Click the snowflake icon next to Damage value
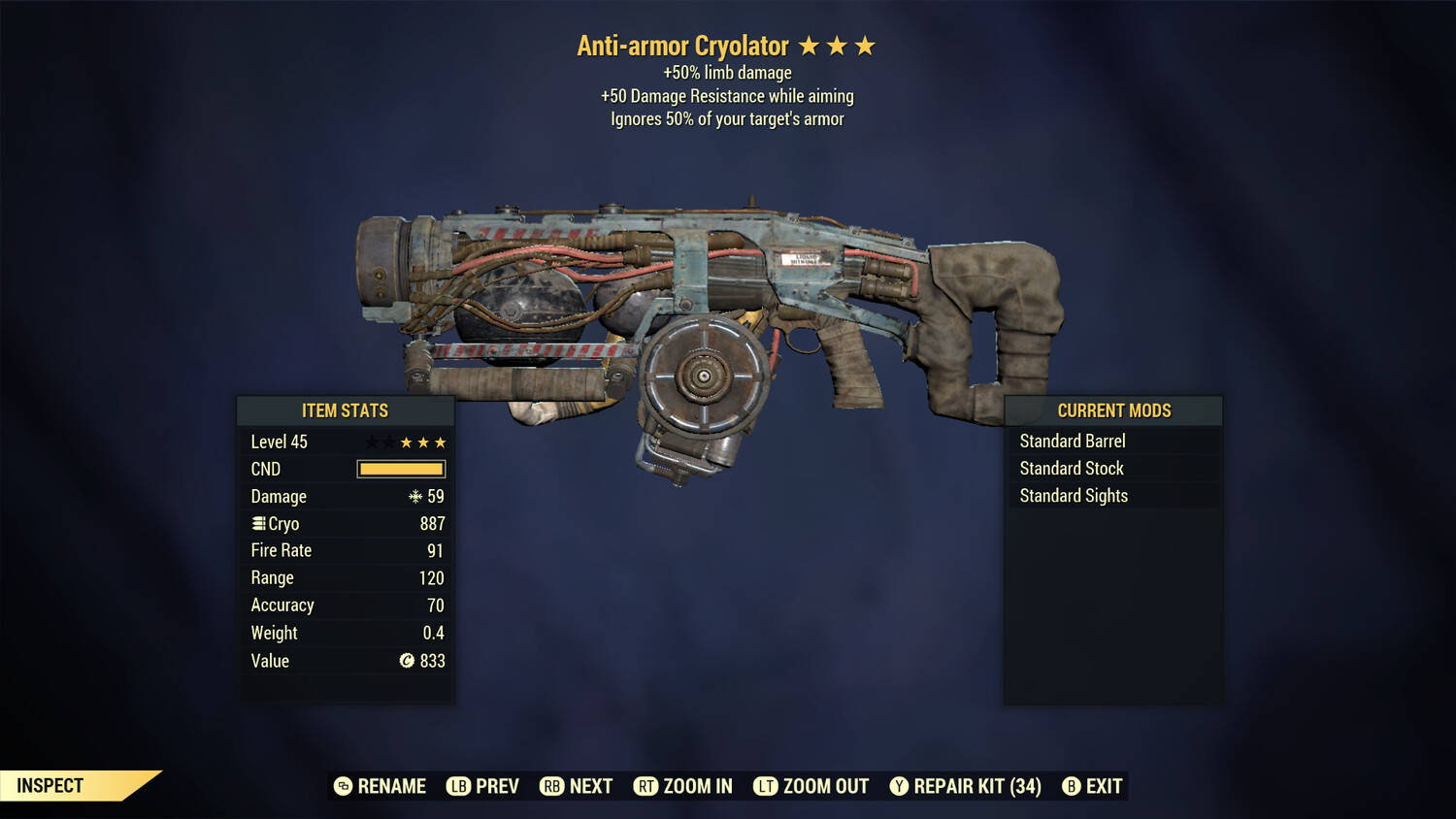The image size is (1456, 819). (415, 496)
